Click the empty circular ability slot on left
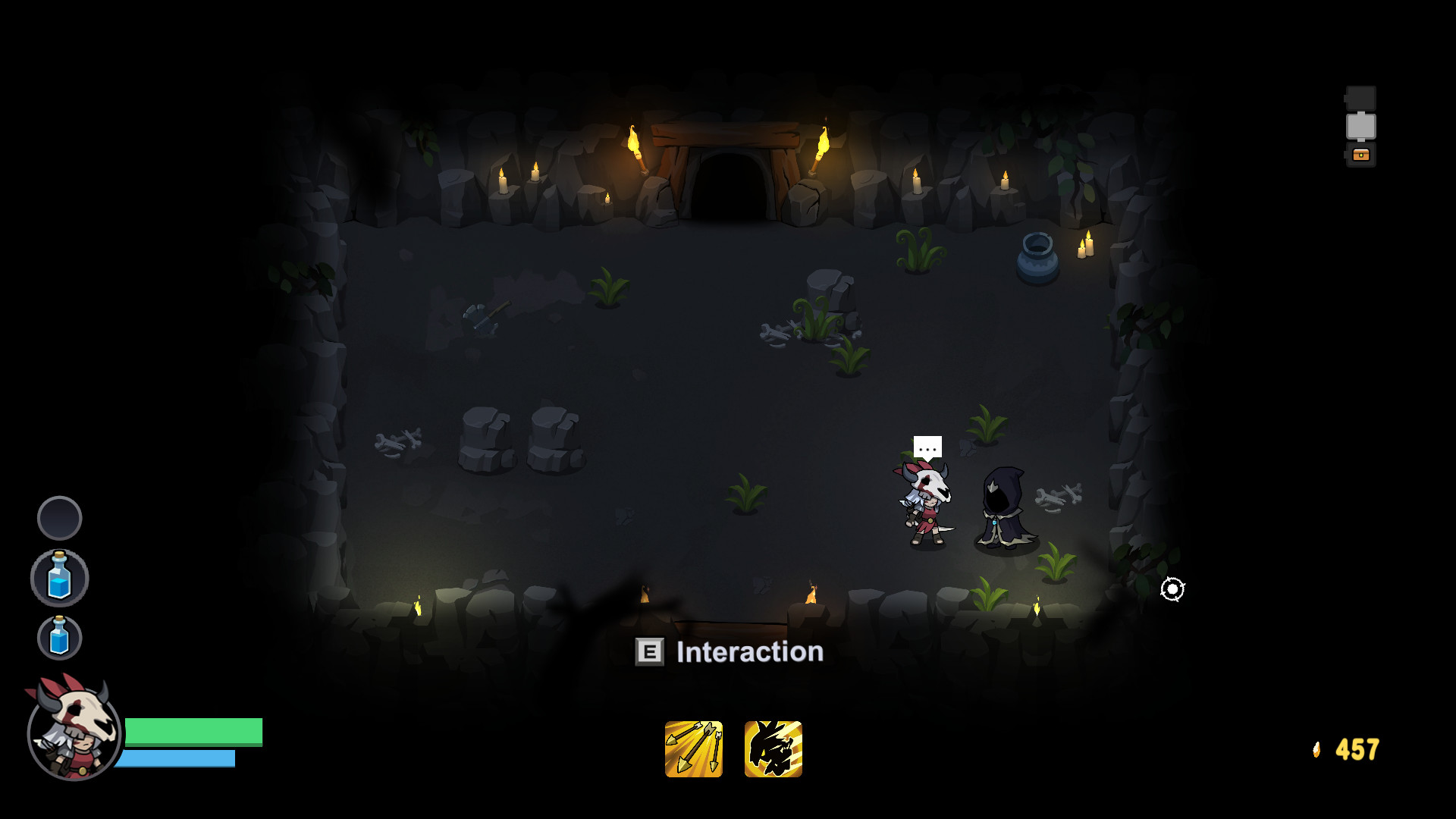 pyautogui.click(x=60, y=519)
